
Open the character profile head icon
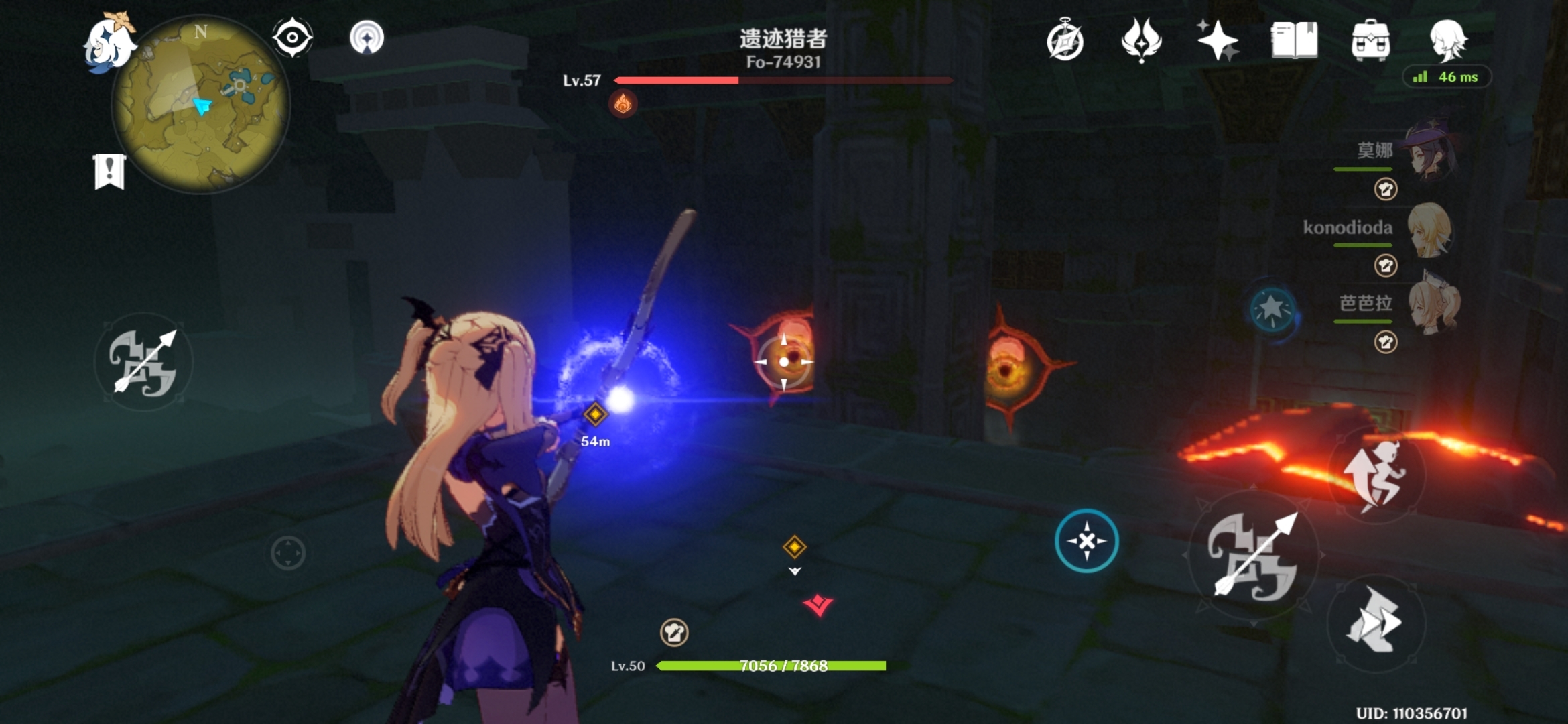(1447, 39)
